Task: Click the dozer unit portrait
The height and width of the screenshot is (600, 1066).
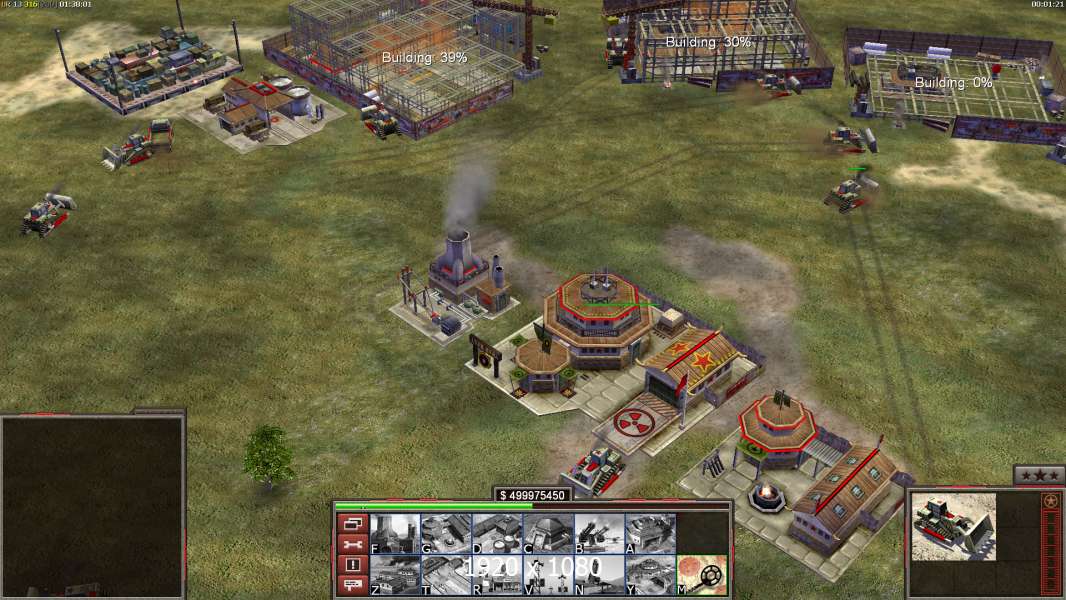Action: (953, 527)
